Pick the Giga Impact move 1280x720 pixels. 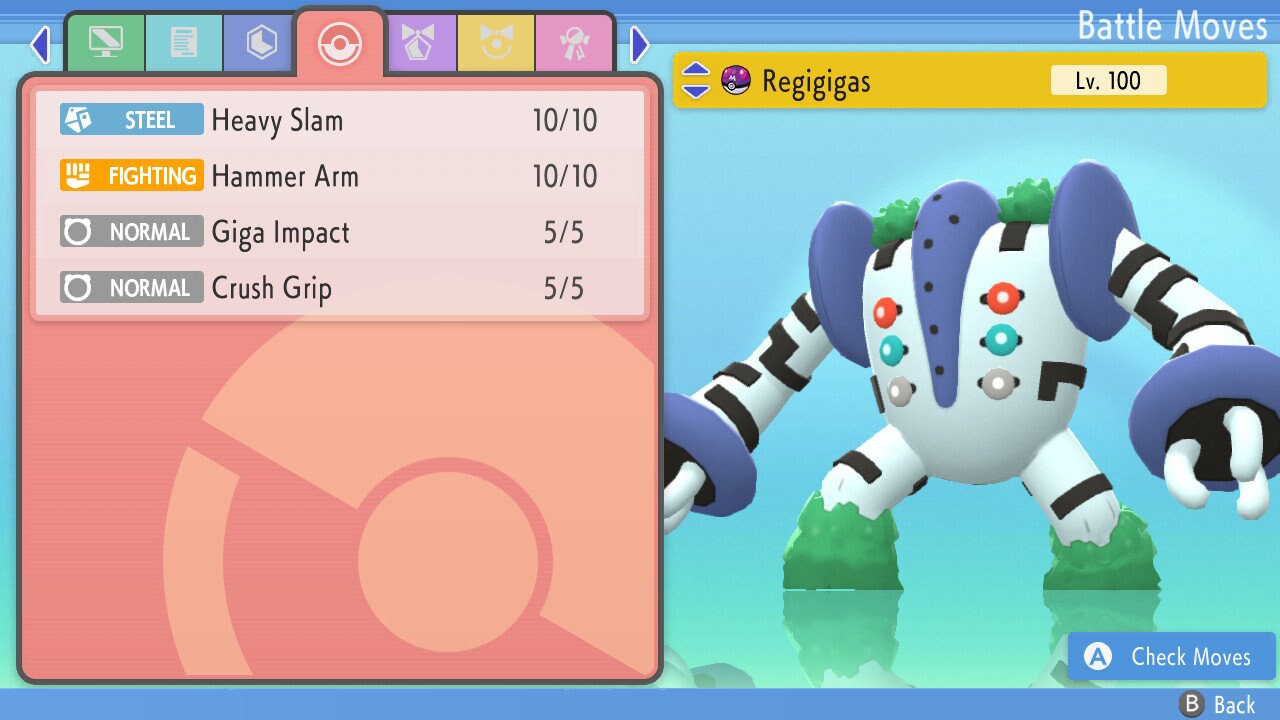[340, 233]
